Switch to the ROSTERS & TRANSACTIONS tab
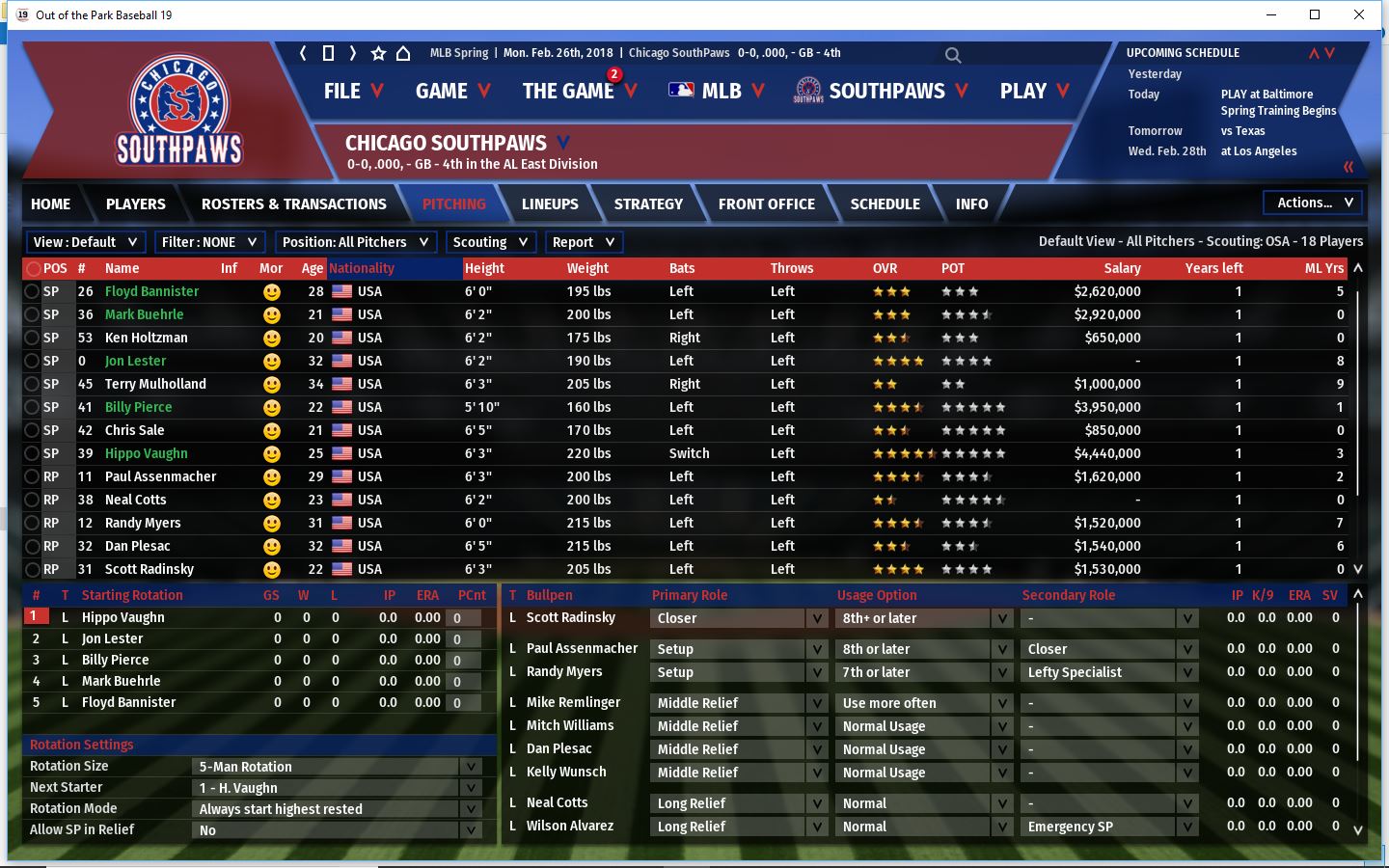 point(293,204)
